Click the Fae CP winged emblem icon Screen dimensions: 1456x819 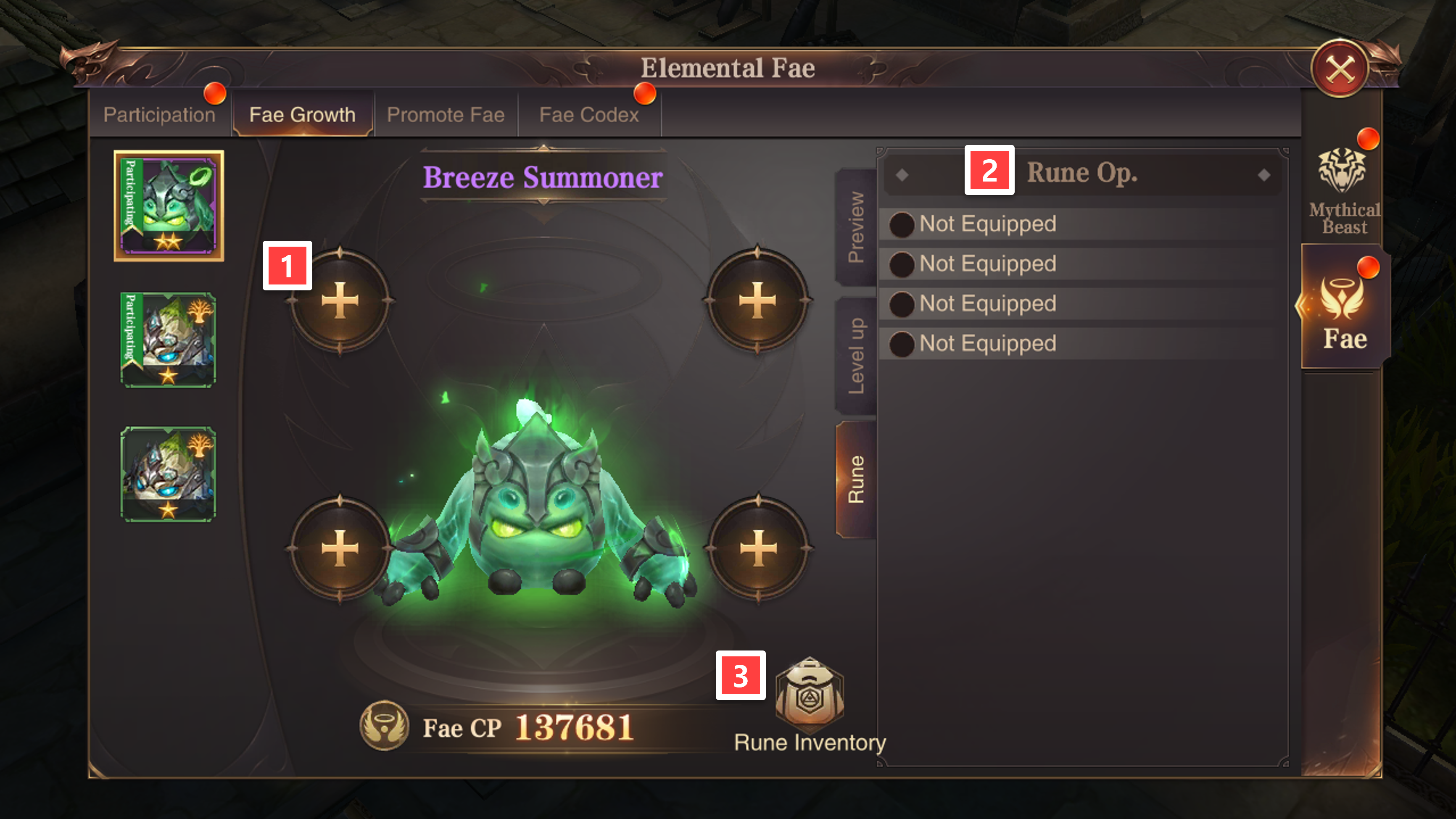click(x=384, y=726)
